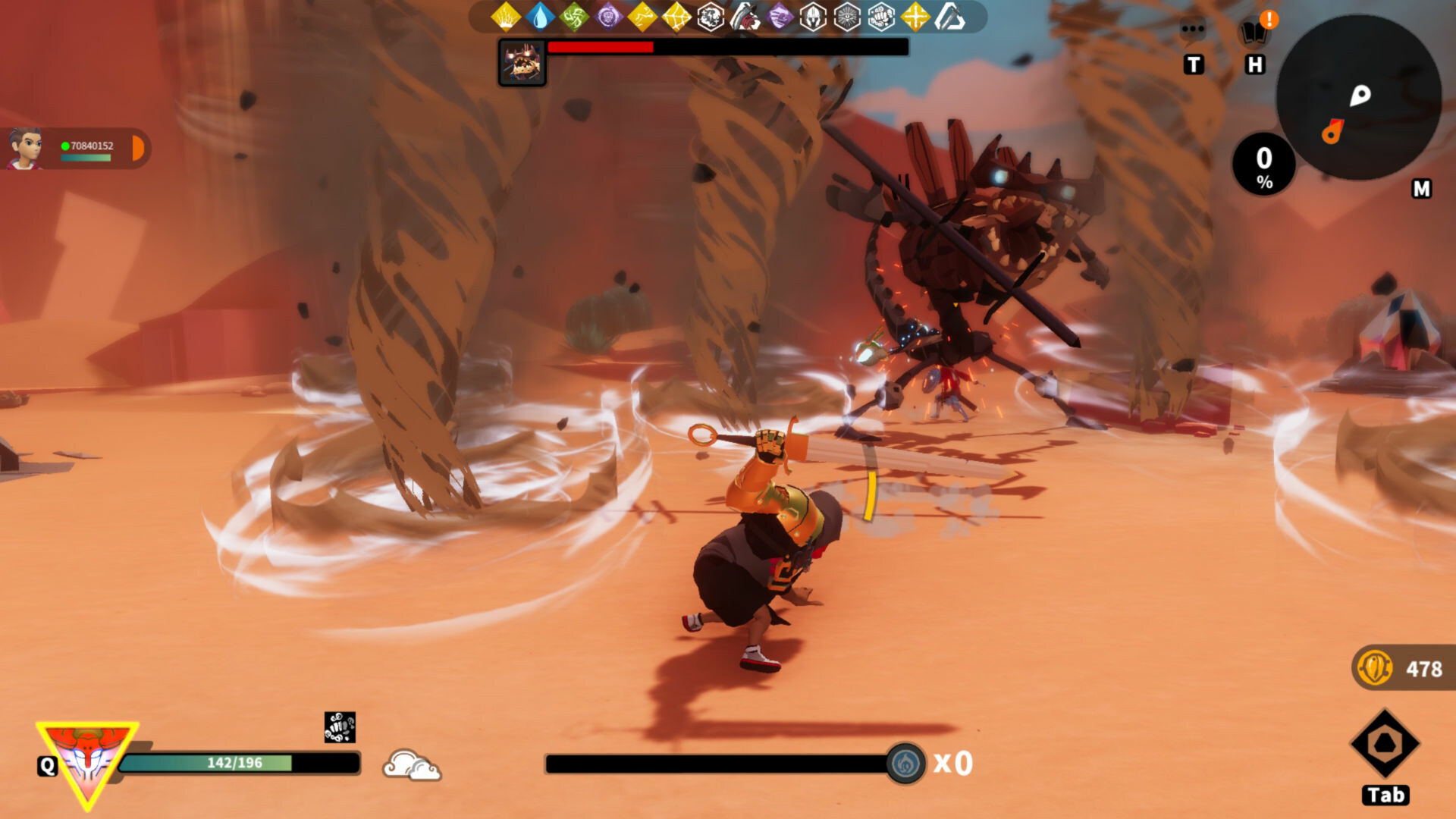Select the blue water drop perk icon
The height and width of the screenshot is (819, 1456).
540,17
